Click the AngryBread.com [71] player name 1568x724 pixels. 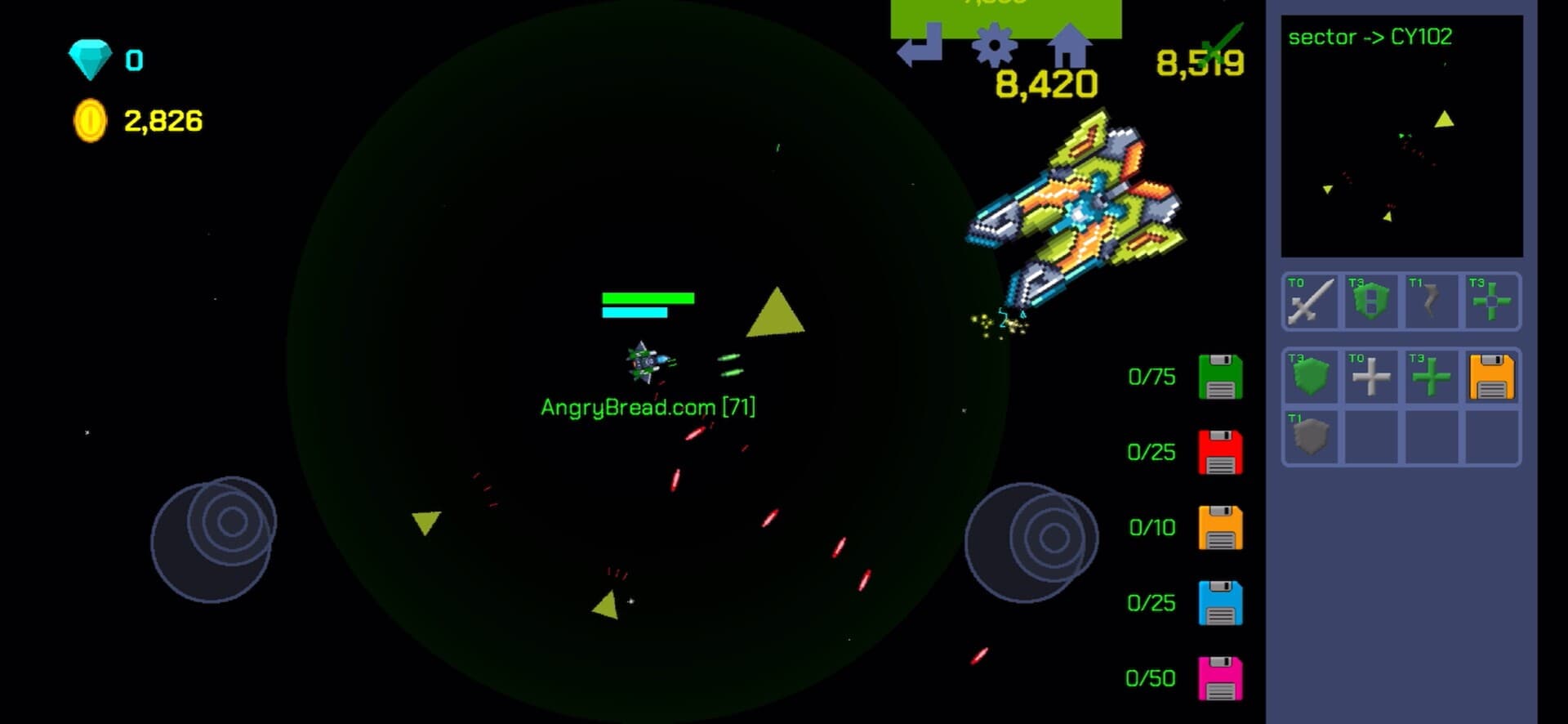[x=648, y=404]
